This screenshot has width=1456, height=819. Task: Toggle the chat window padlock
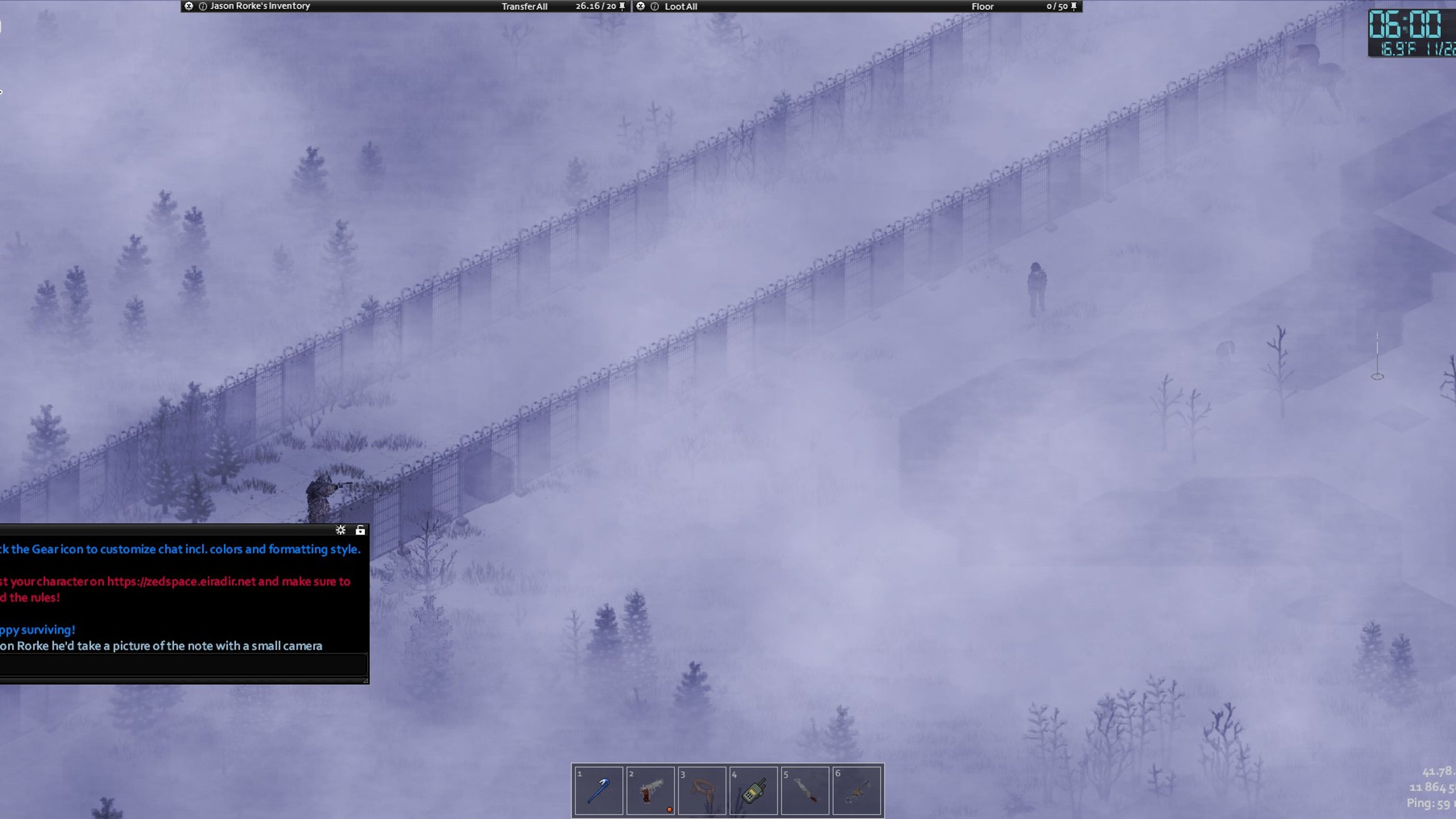(360, 529)
